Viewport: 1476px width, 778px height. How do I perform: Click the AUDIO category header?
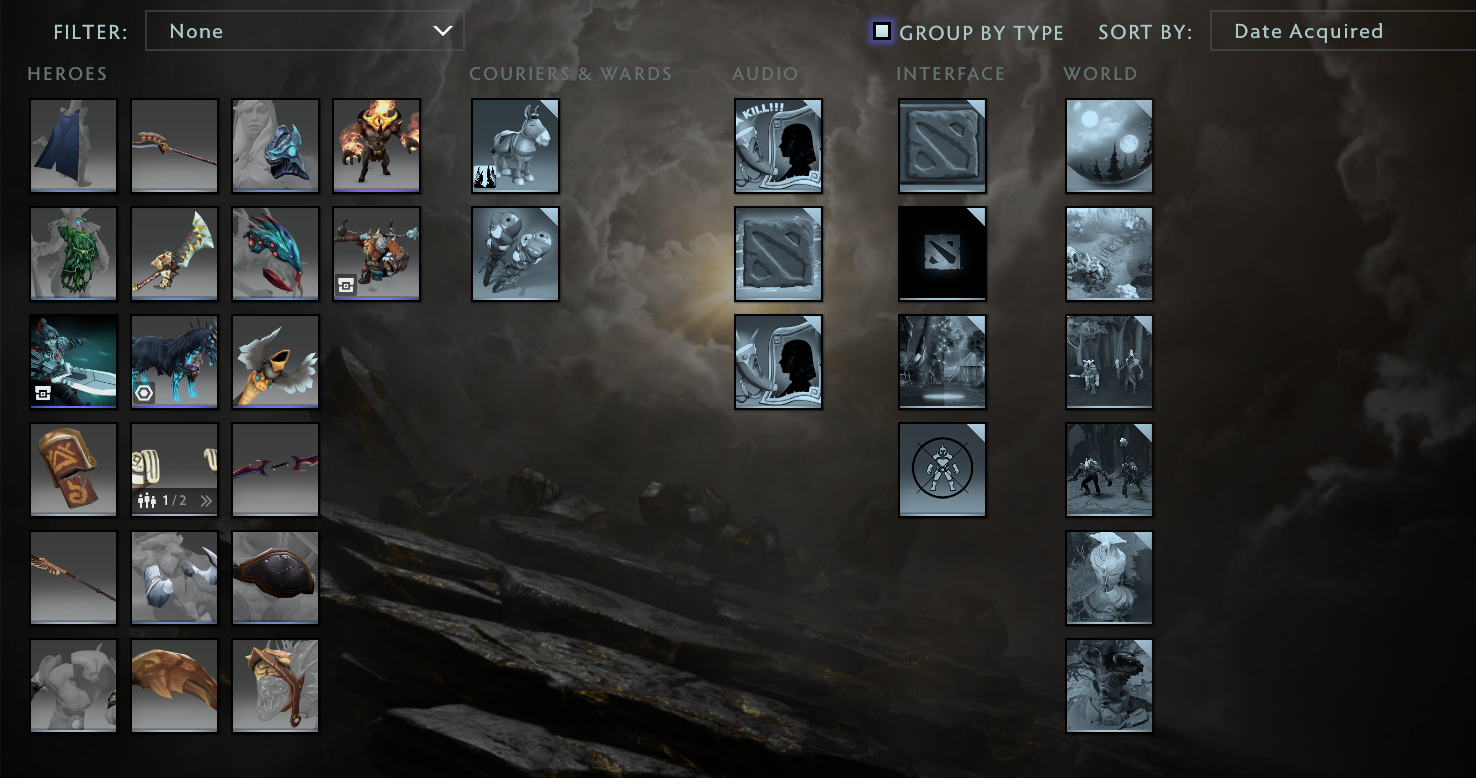point(765,73)
